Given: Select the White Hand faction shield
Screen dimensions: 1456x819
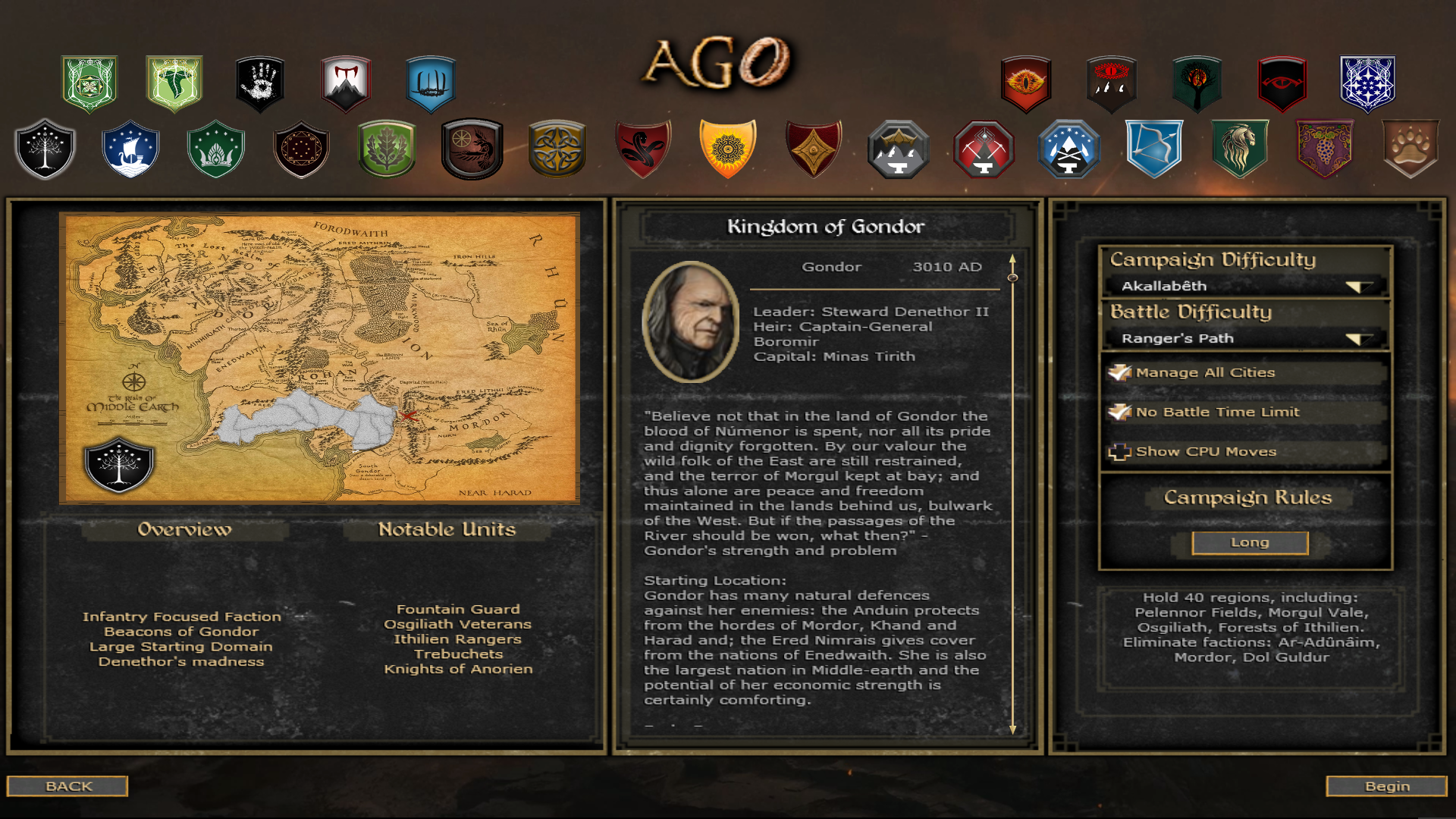Looking at the screenshot, I should (260, 83).
